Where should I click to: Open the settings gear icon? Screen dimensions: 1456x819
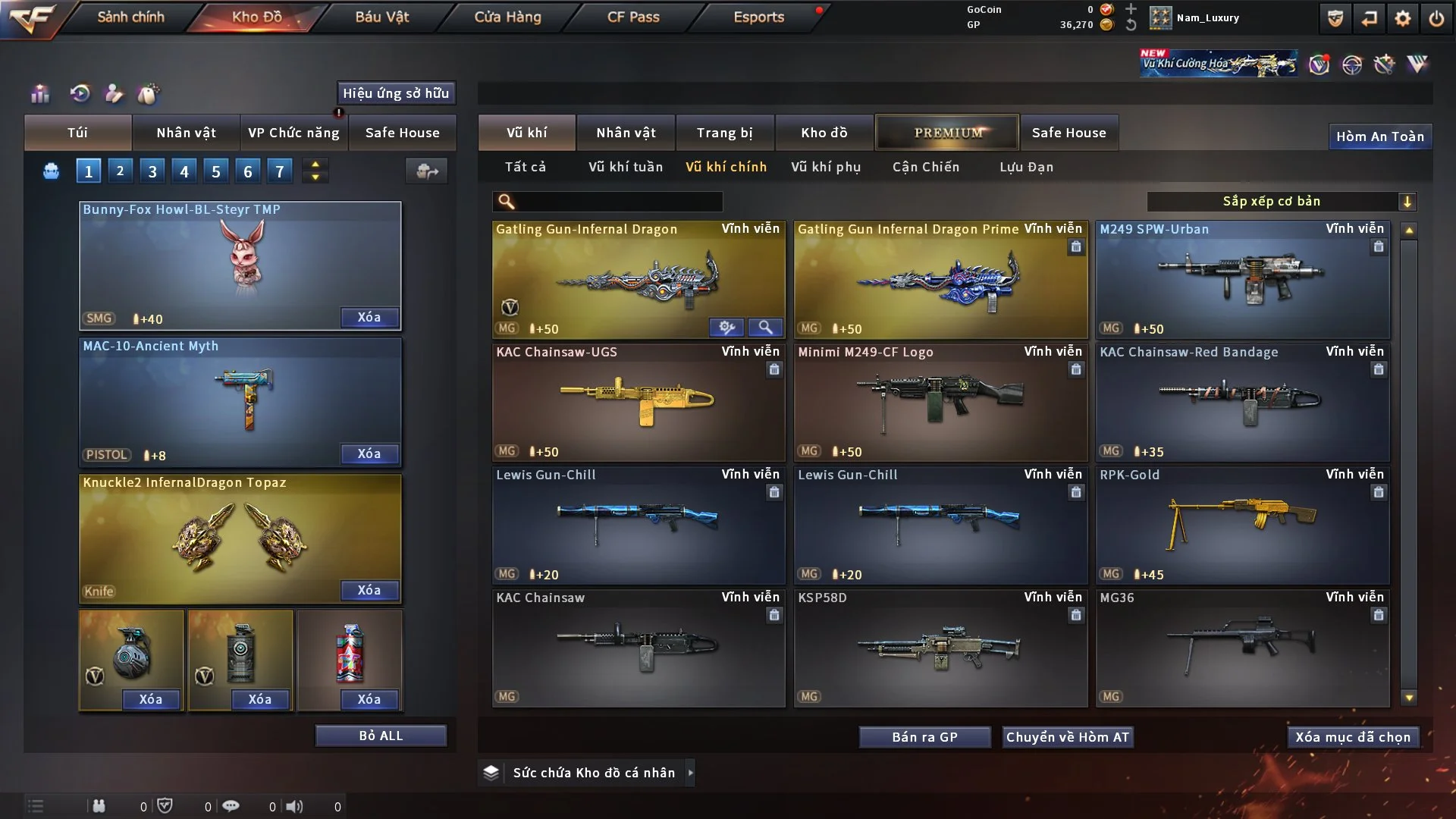1403,18
